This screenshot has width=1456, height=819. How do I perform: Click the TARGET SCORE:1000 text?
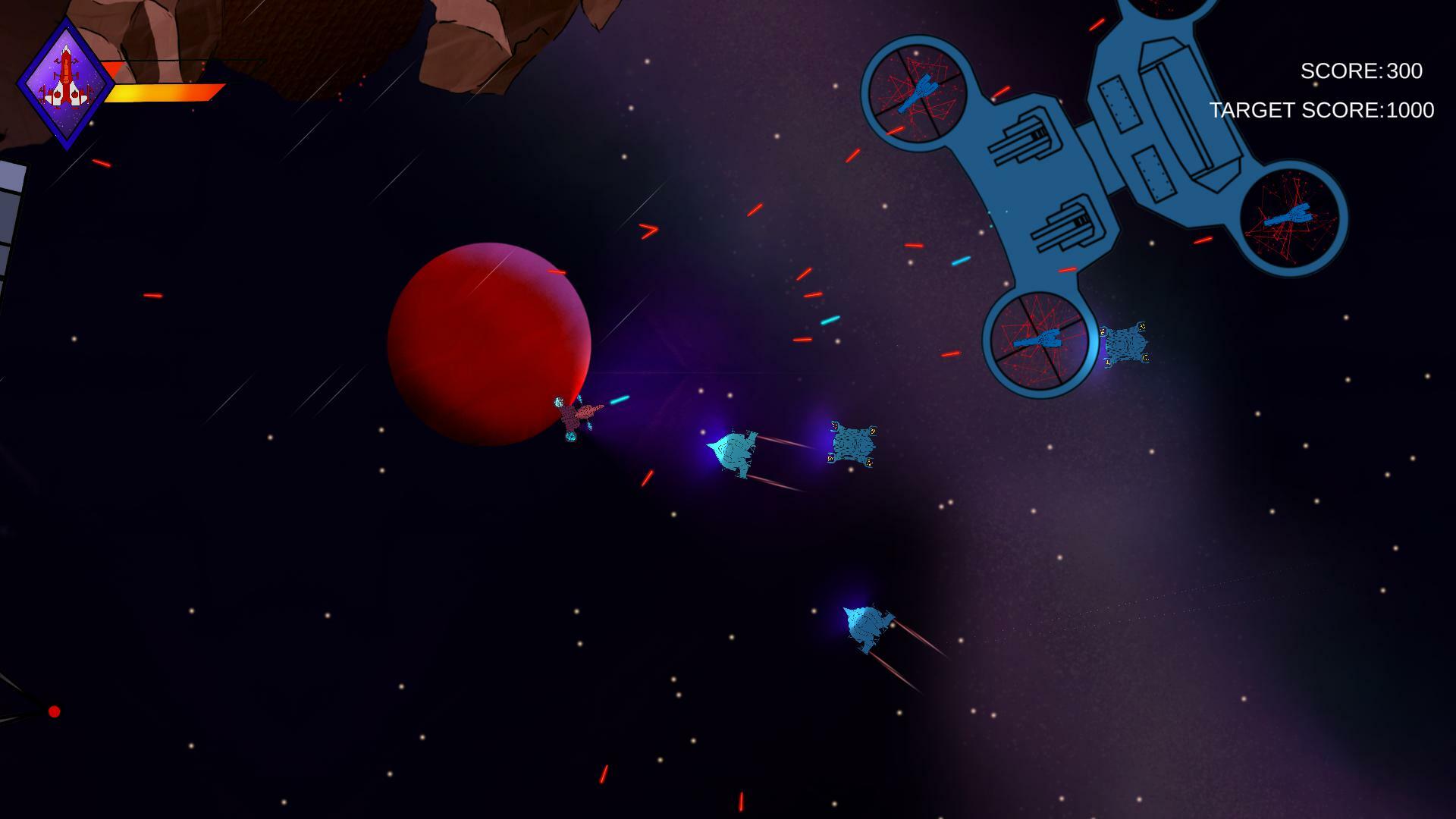1323,110
